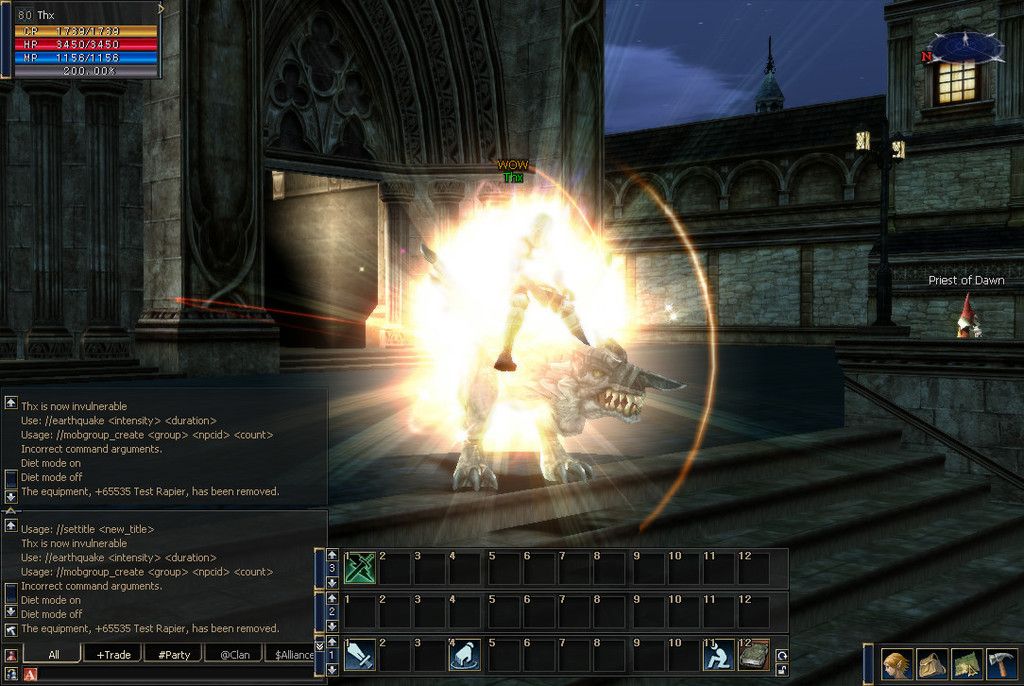
Task: Open the world map
Action: coord(967,664)
